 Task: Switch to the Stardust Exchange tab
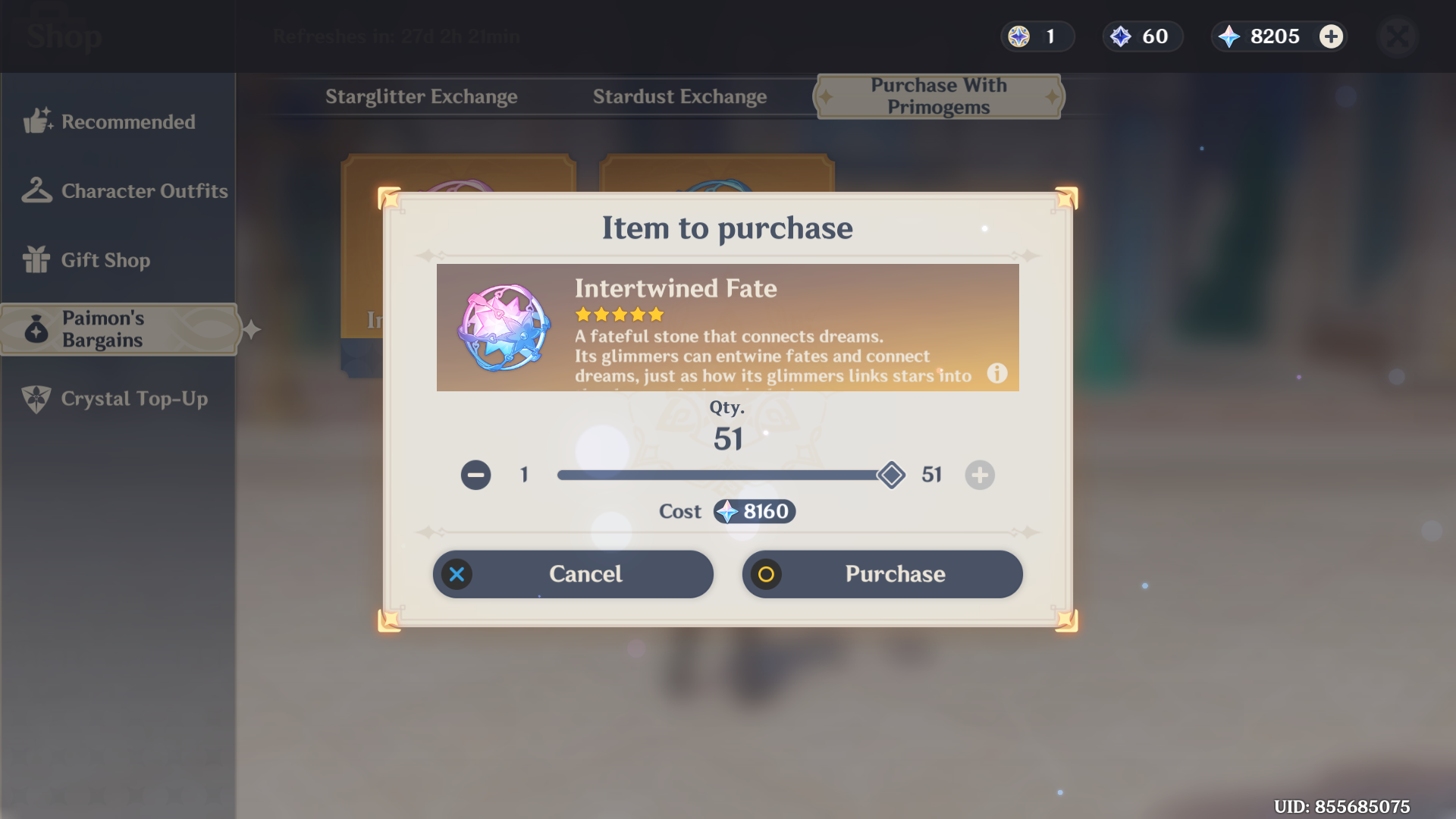(x=679, y=96)
